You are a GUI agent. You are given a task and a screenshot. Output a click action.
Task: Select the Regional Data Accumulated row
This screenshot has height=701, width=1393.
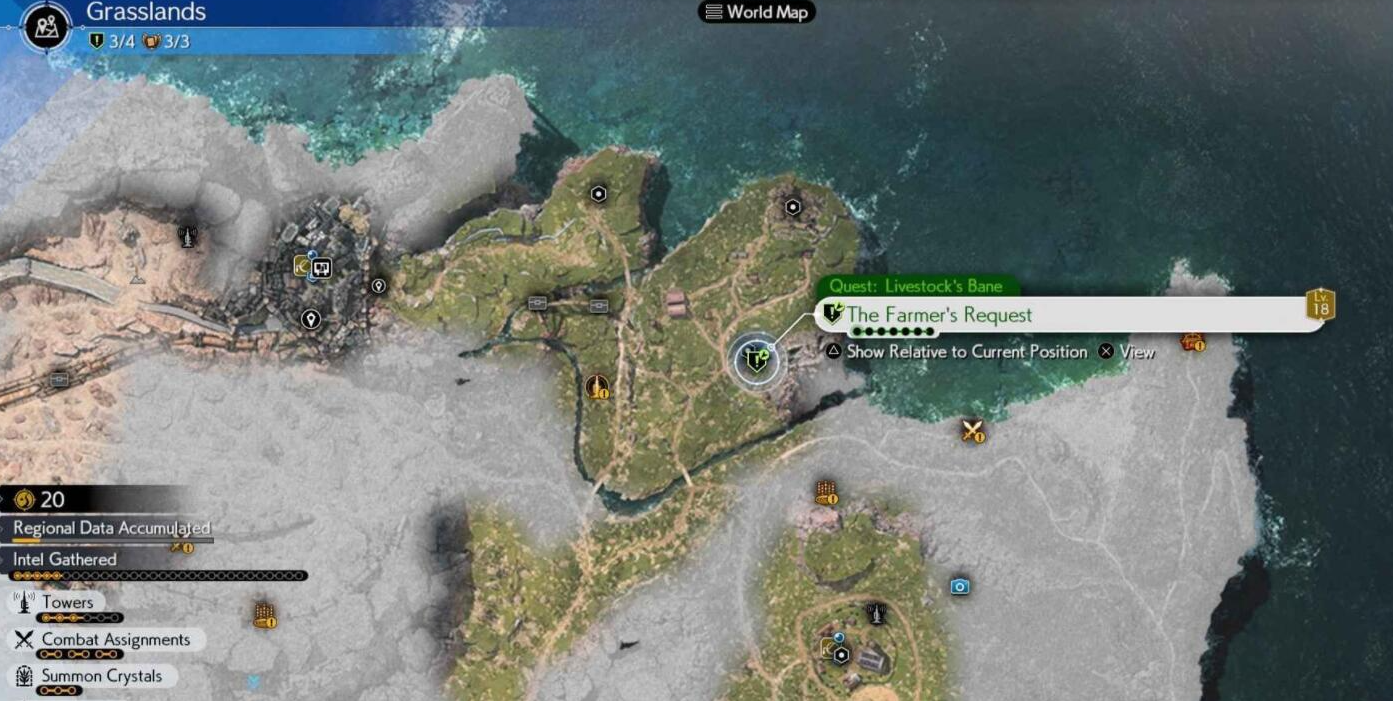tap(111, 528)
